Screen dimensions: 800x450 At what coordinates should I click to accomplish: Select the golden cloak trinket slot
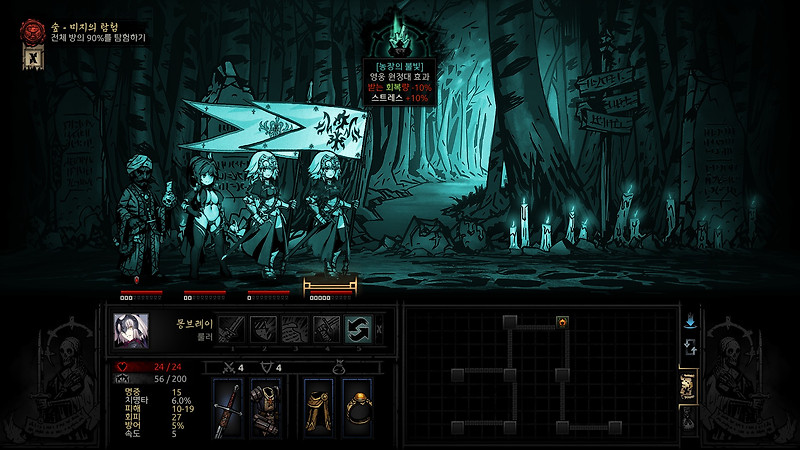coord(319,407)
